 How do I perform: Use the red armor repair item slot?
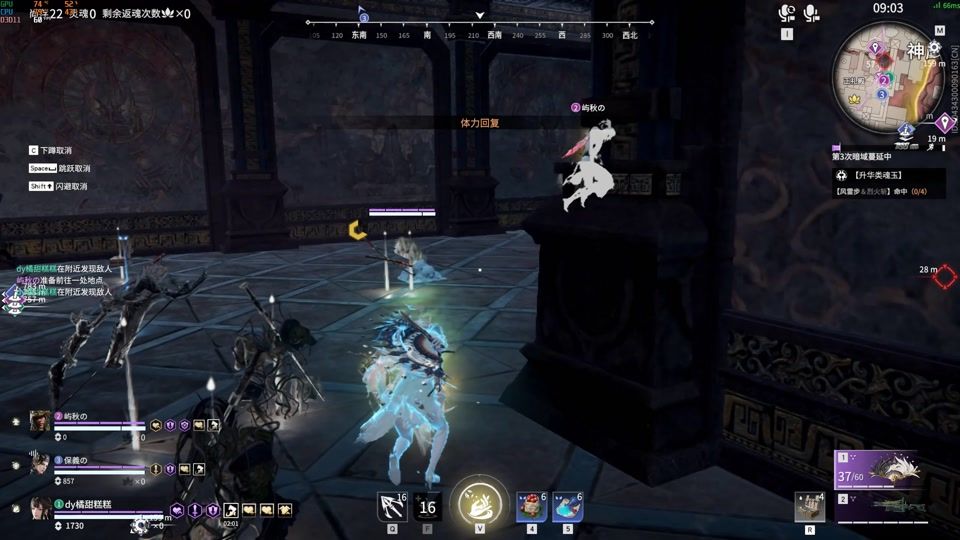(531, 507)
